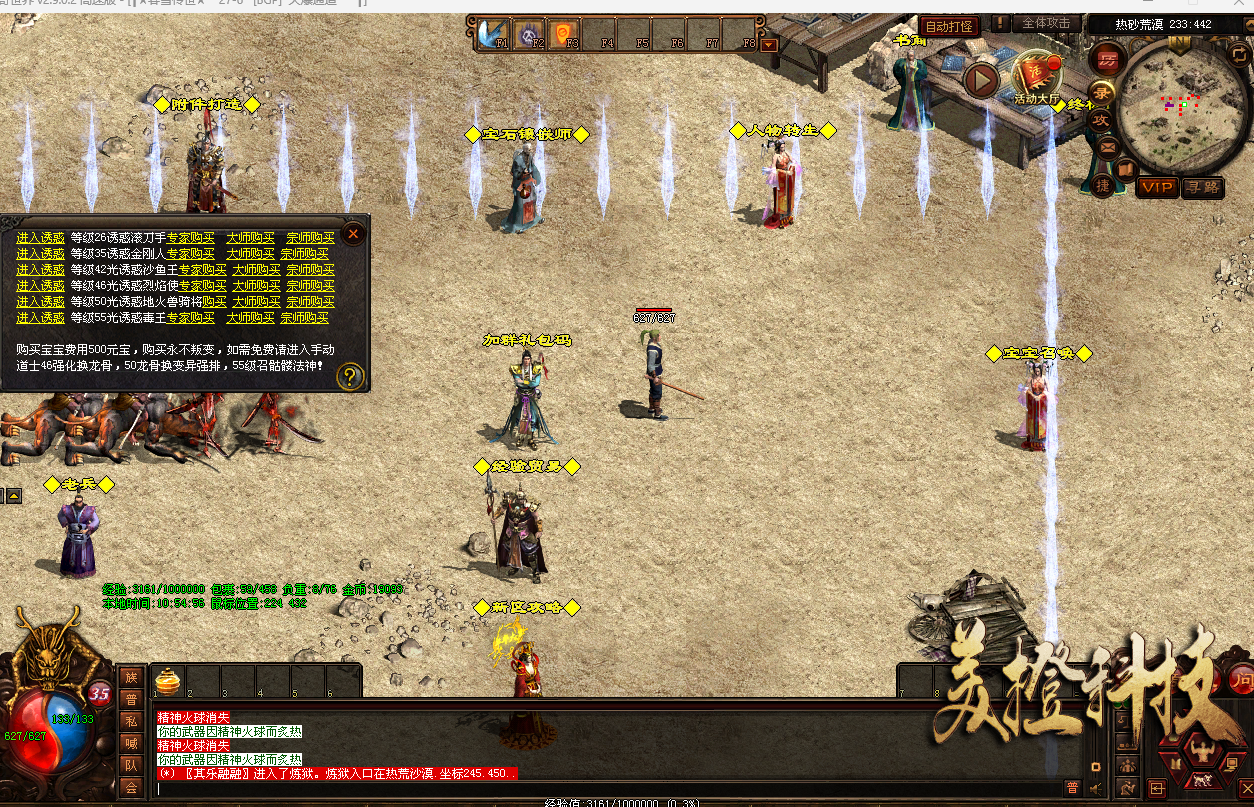The height and width of the screenshot is (807, 1254).
Task: Open the dialog's question mark help
Action: (350, 376)
